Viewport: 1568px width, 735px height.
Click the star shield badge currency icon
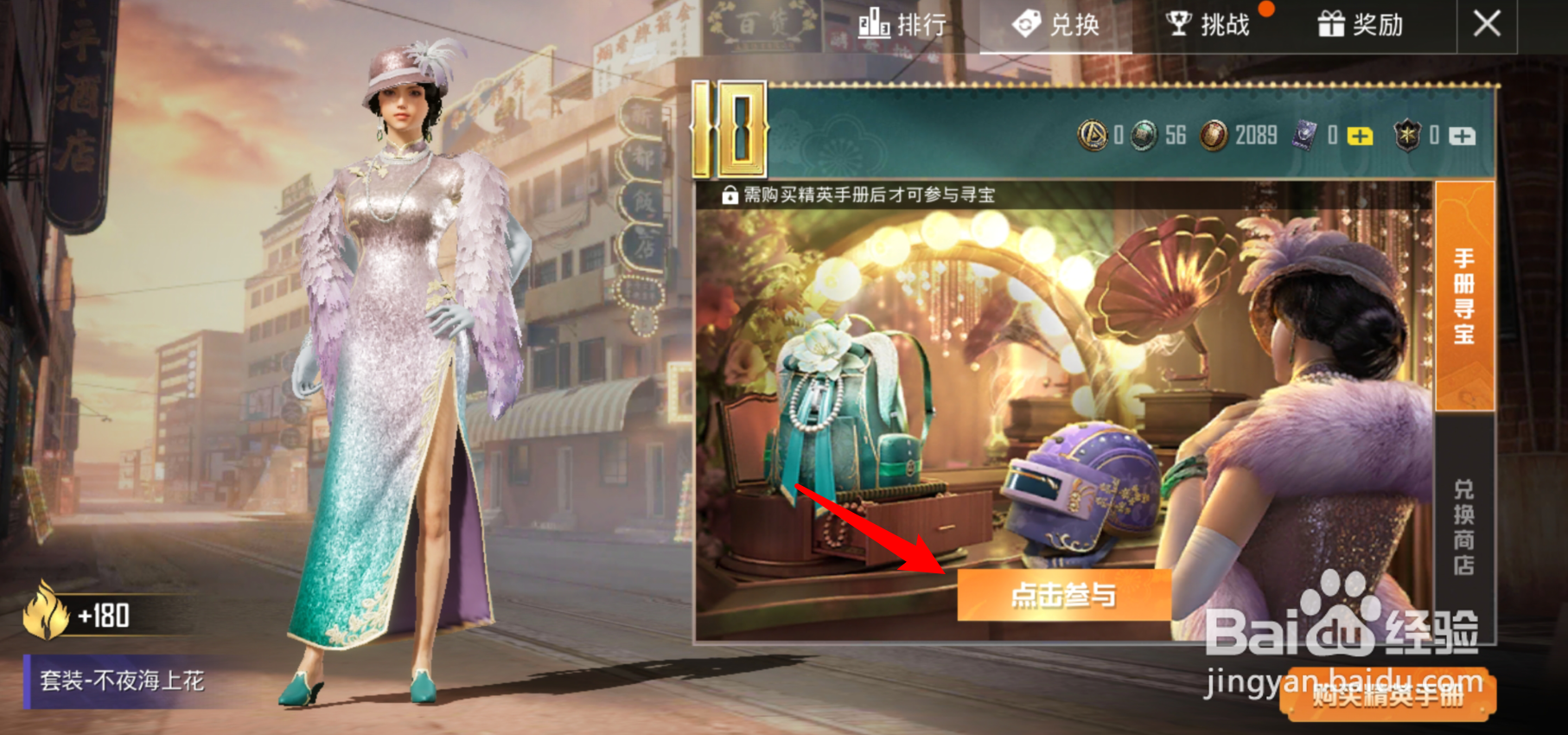1408,136
